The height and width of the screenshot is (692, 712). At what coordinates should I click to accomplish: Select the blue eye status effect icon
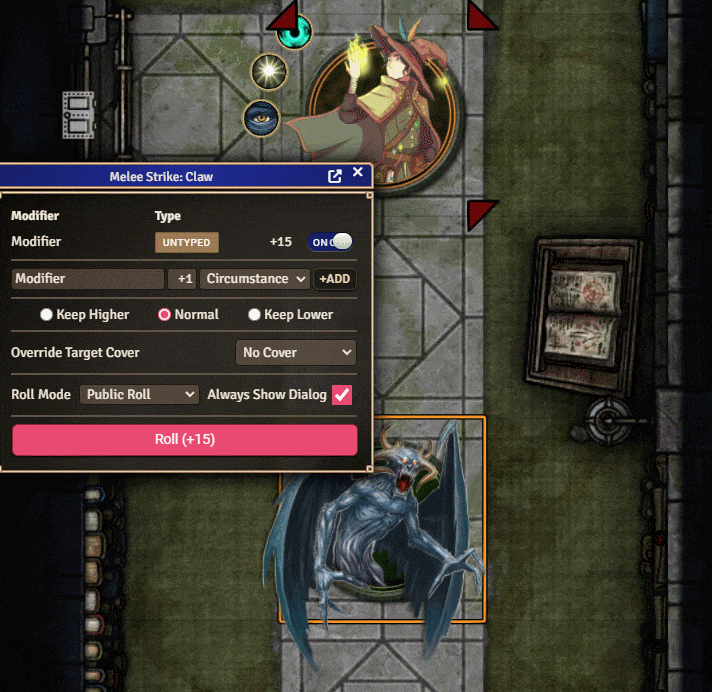pyautogui.click(x=261, y=119)
